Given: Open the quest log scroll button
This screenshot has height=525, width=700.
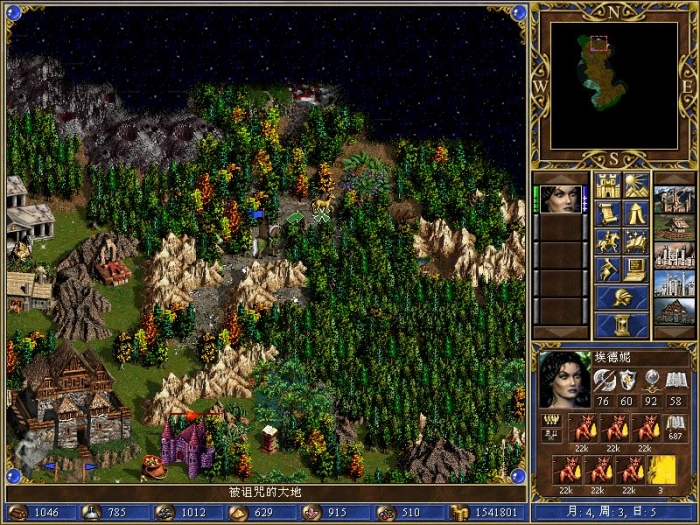Looking at the screenshot, I should [x=608, y=214].
